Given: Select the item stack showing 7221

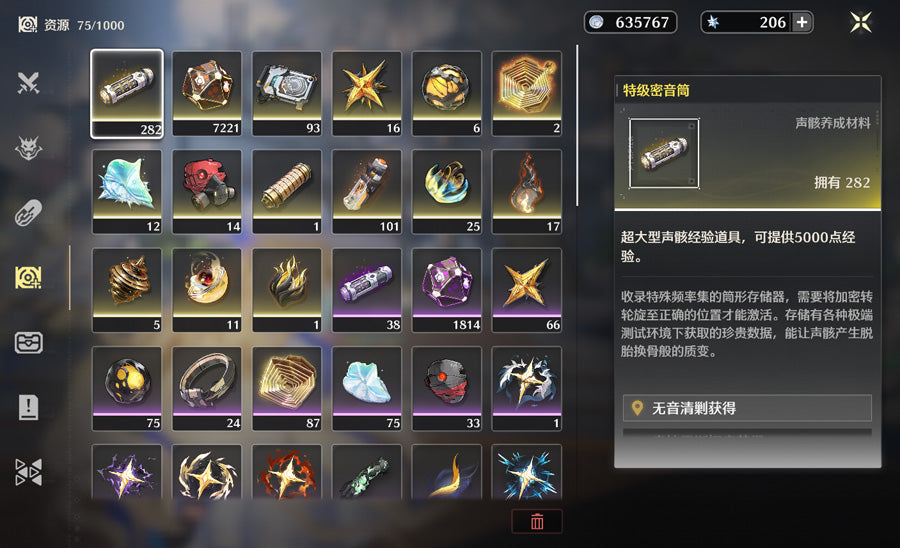Looking at the screenshot, I should pyautogui.click(x=207, y=92).
